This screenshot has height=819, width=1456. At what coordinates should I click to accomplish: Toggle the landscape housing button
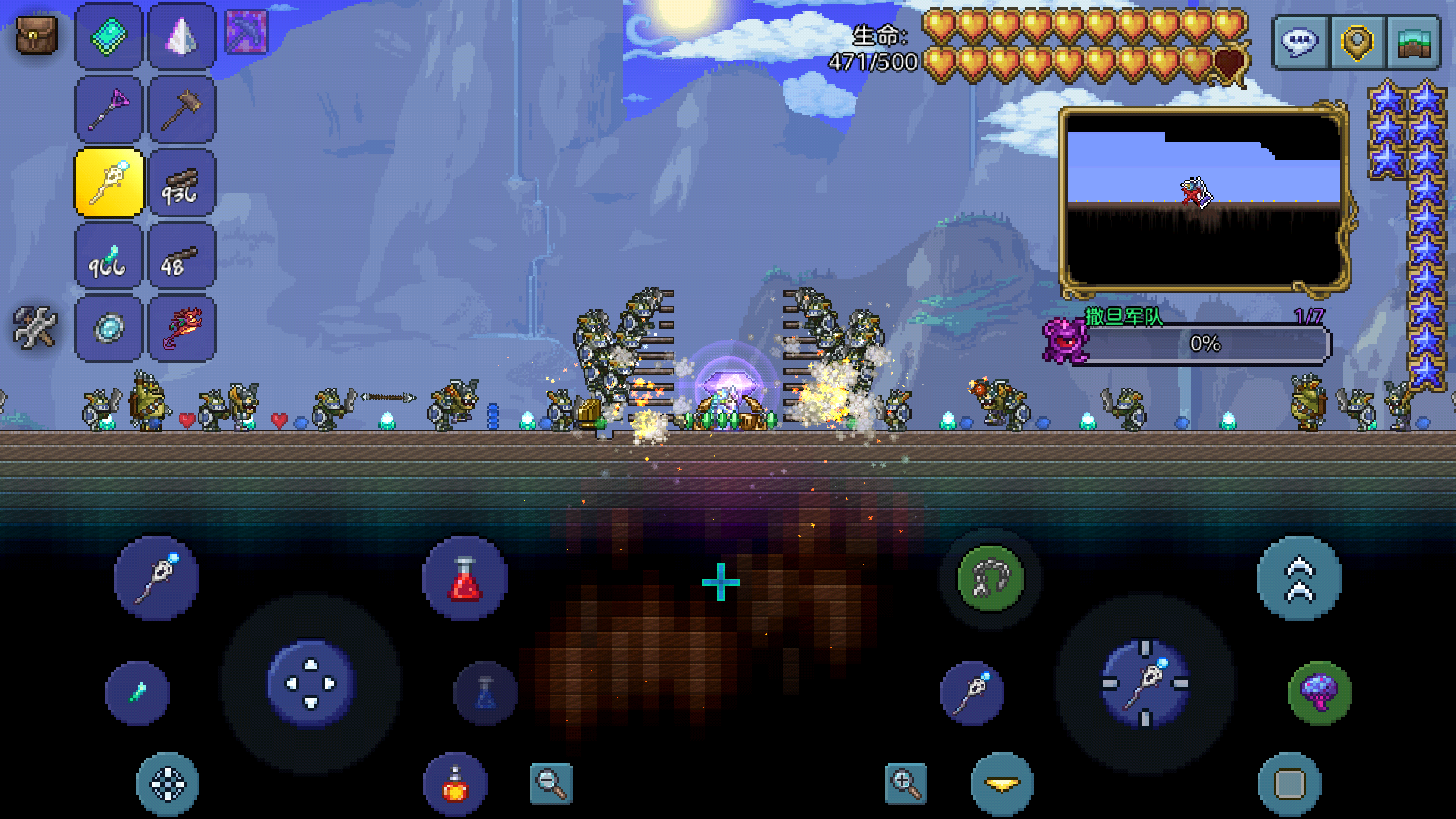pos(1413,42)
